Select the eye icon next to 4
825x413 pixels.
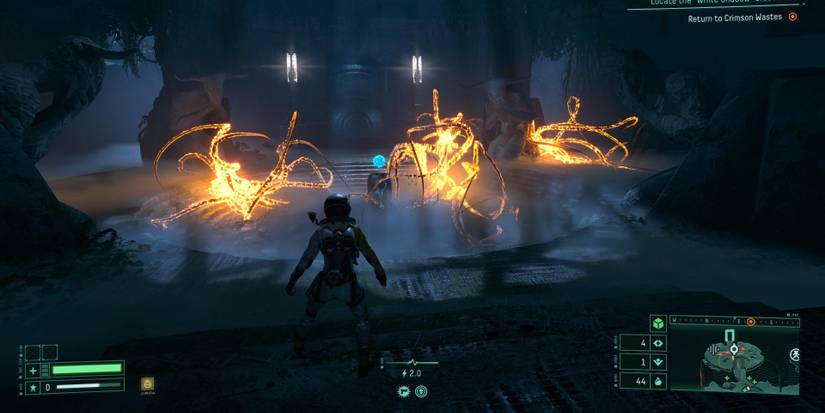pos(658,343)
